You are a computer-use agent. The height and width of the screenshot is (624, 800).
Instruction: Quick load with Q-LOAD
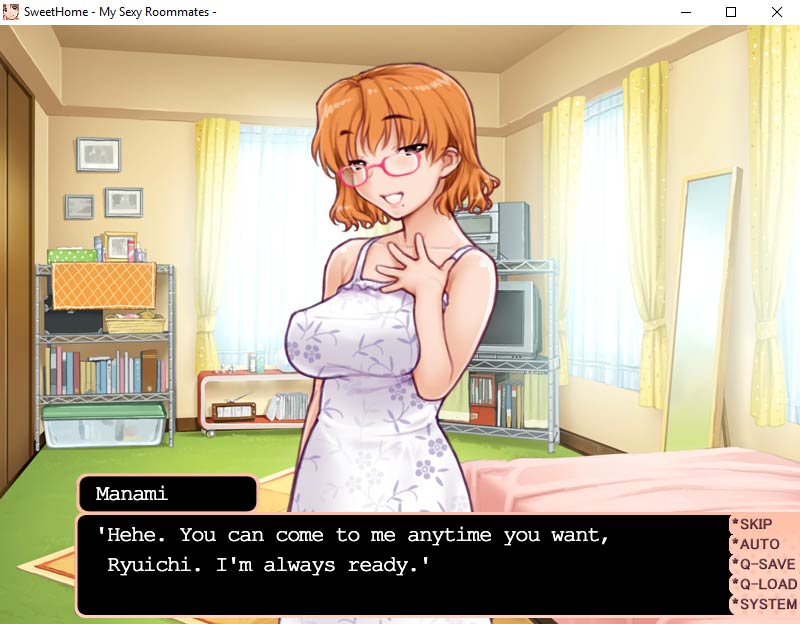pyautogui.click(x=765, y=584)
